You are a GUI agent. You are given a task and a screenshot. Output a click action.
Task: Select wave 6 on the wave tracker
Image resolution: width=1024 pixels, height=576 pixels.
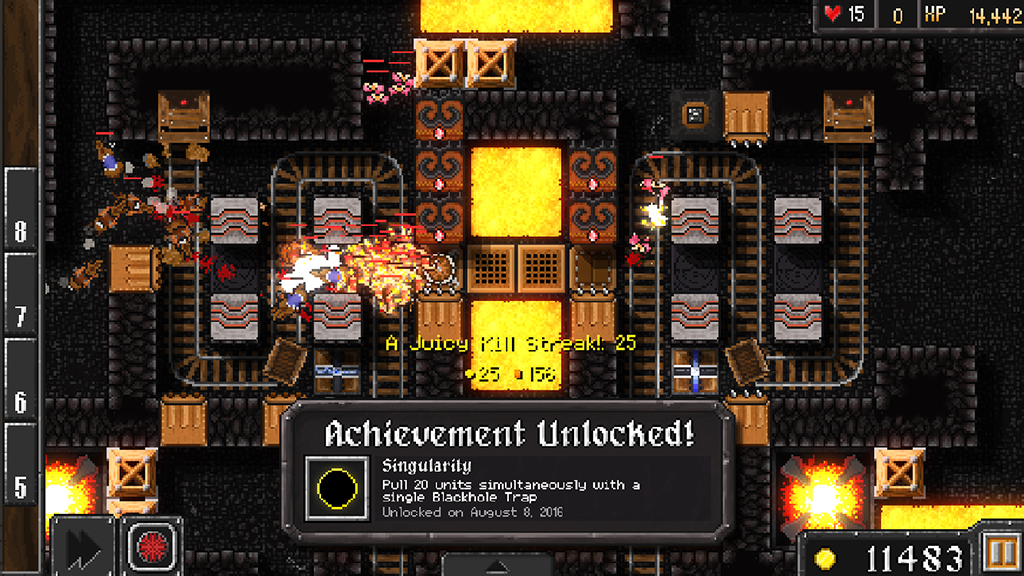click(20, 400)
